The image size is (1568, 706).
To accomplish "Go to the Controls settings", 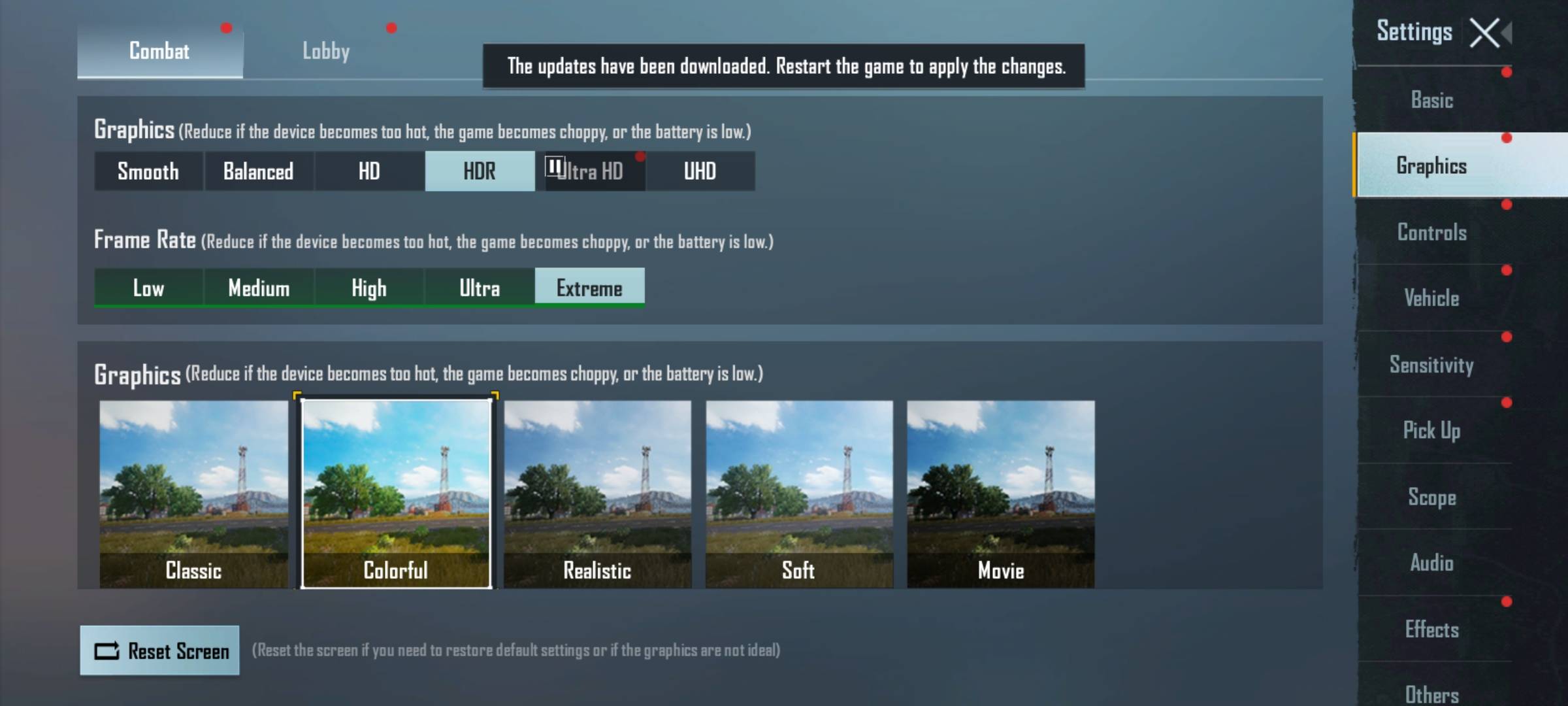I will pyautogui.click(x=1432, y=233).
